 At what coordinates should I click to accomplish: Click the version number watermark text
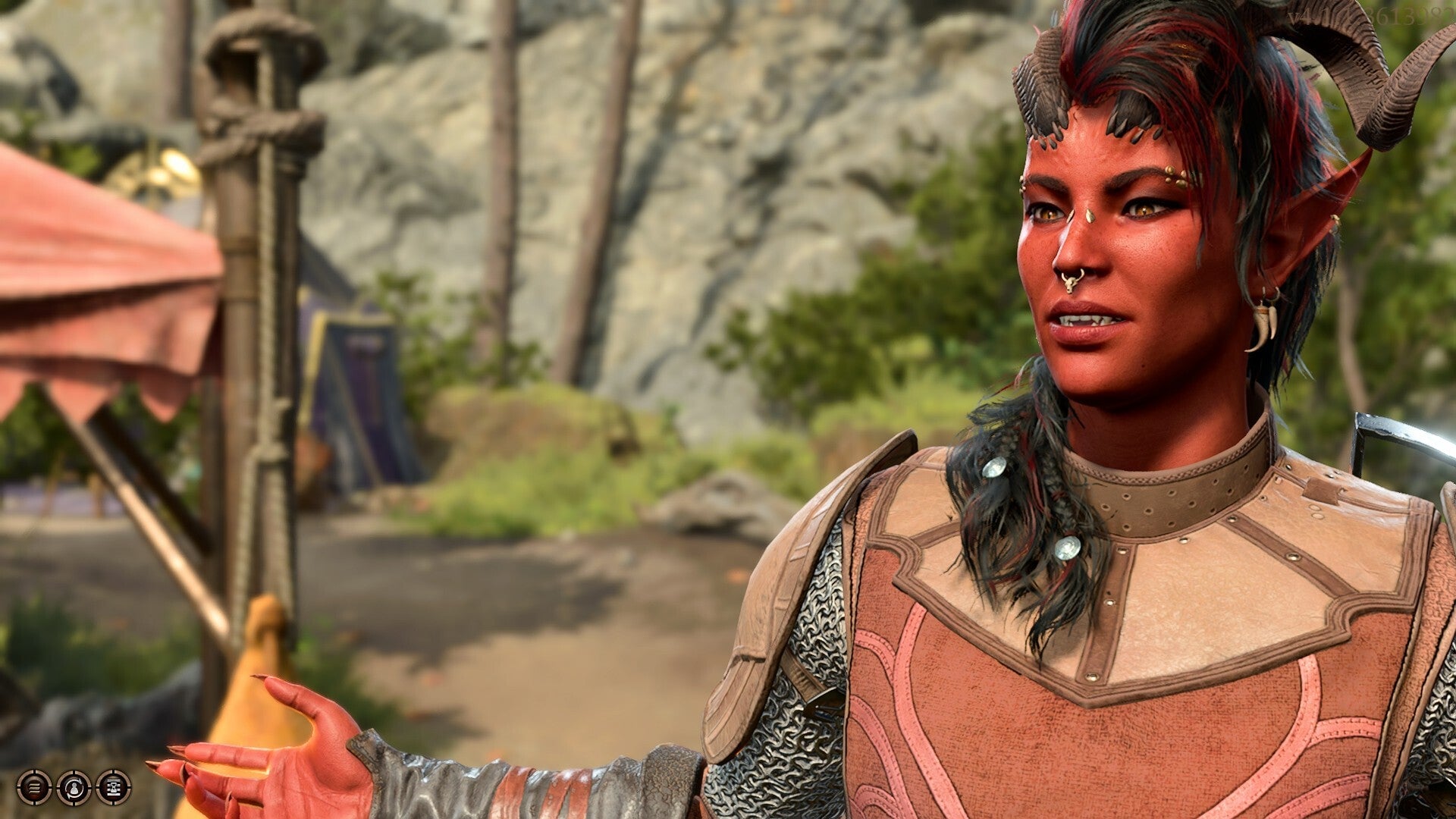click(x=1365, y=17)
